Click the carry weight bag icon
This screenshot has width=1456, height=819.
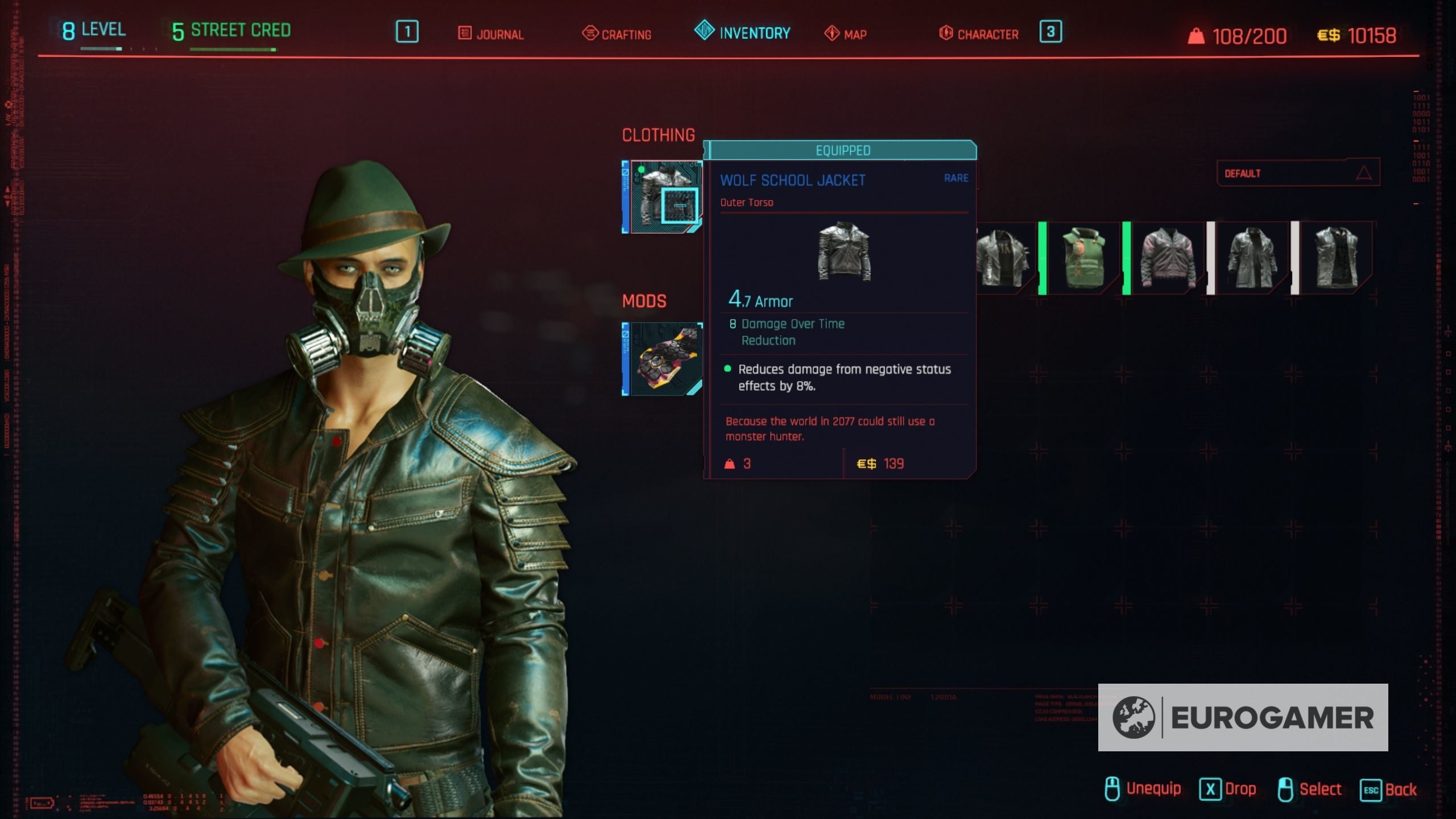pos(1197,35)
